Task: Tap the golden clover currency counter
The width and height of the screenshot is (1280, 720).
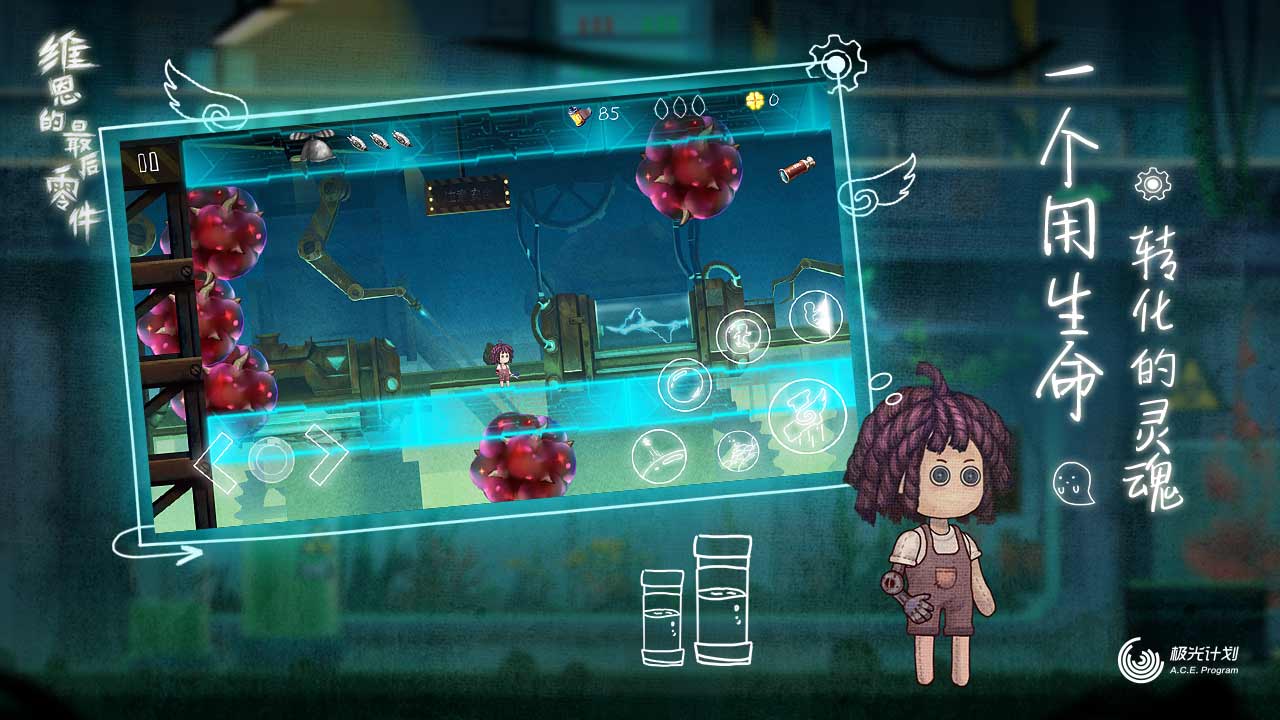Action: (756, 100)
